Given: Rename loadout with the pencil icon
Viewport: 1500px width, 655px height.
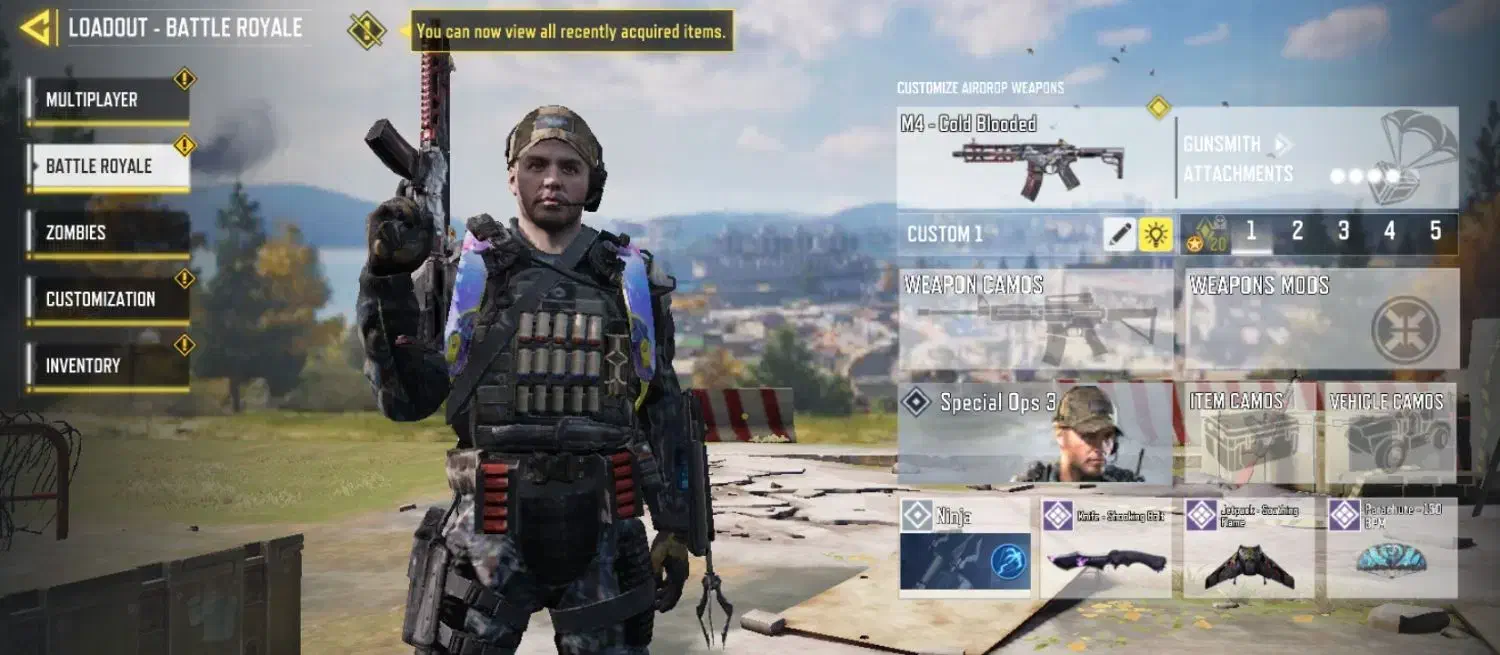Looking at the screenshot, I should 1120,235.
